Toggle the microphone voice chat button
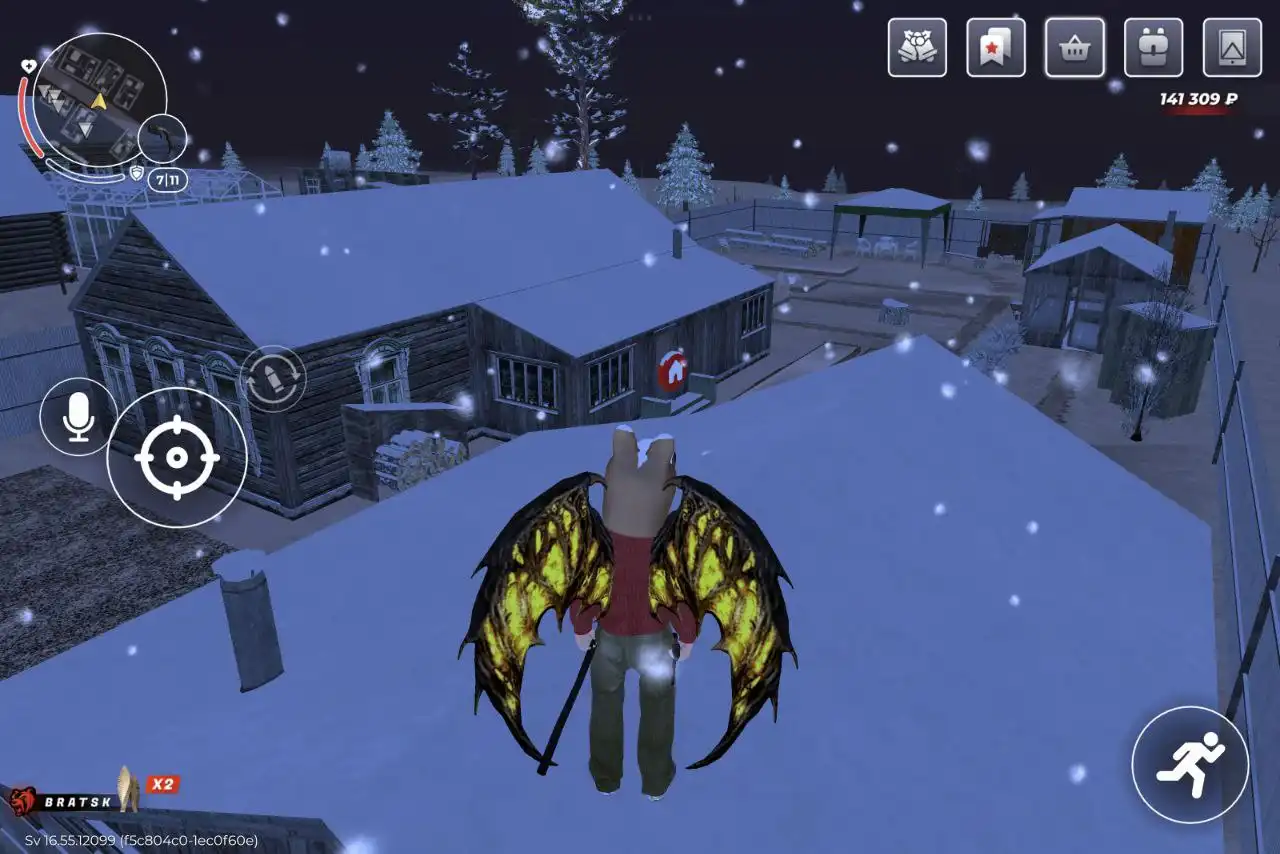 (x=78, y=417)
